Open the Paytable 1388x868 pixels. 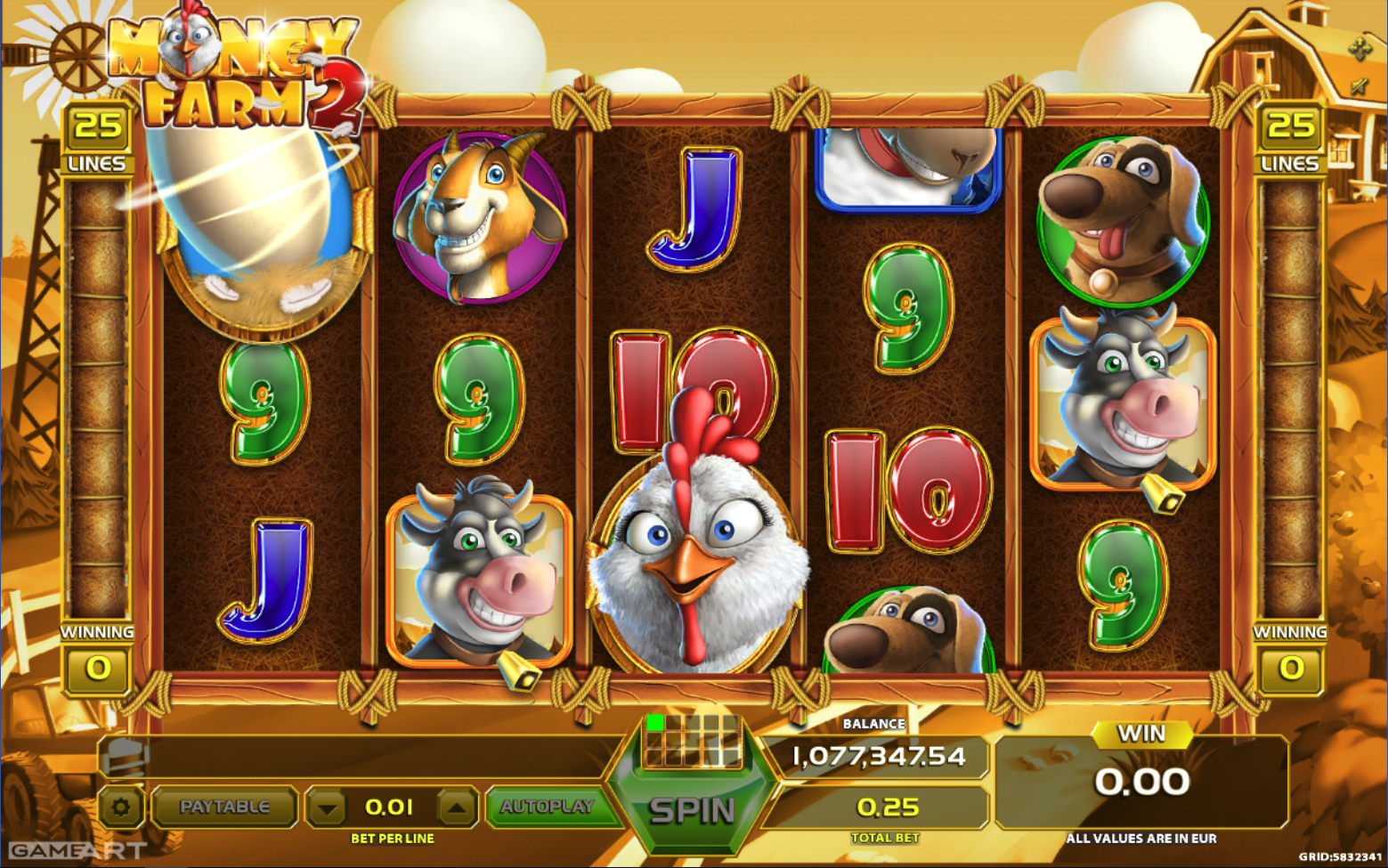point(224,807)
